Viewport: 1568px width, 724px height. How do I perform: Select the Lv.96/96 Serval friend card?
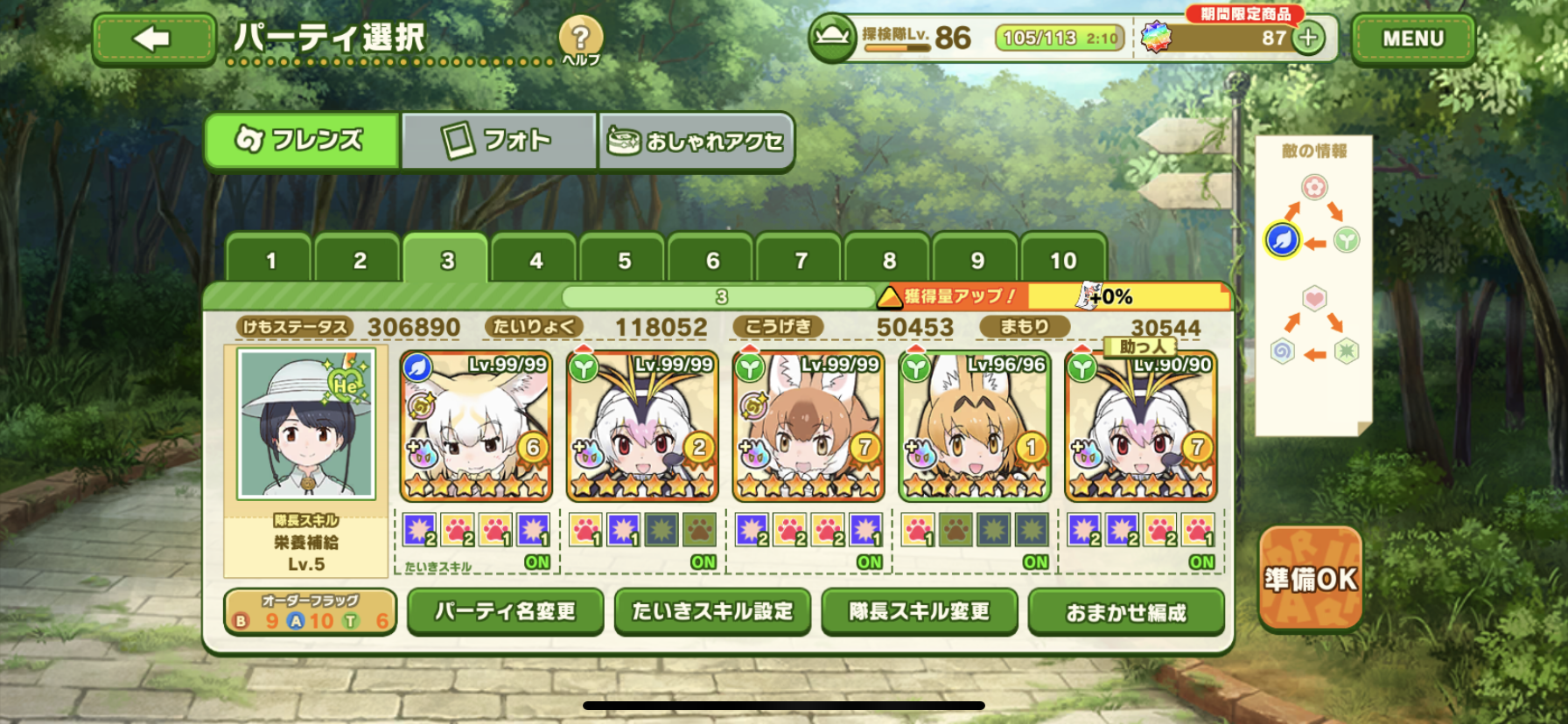coord(974,427)
